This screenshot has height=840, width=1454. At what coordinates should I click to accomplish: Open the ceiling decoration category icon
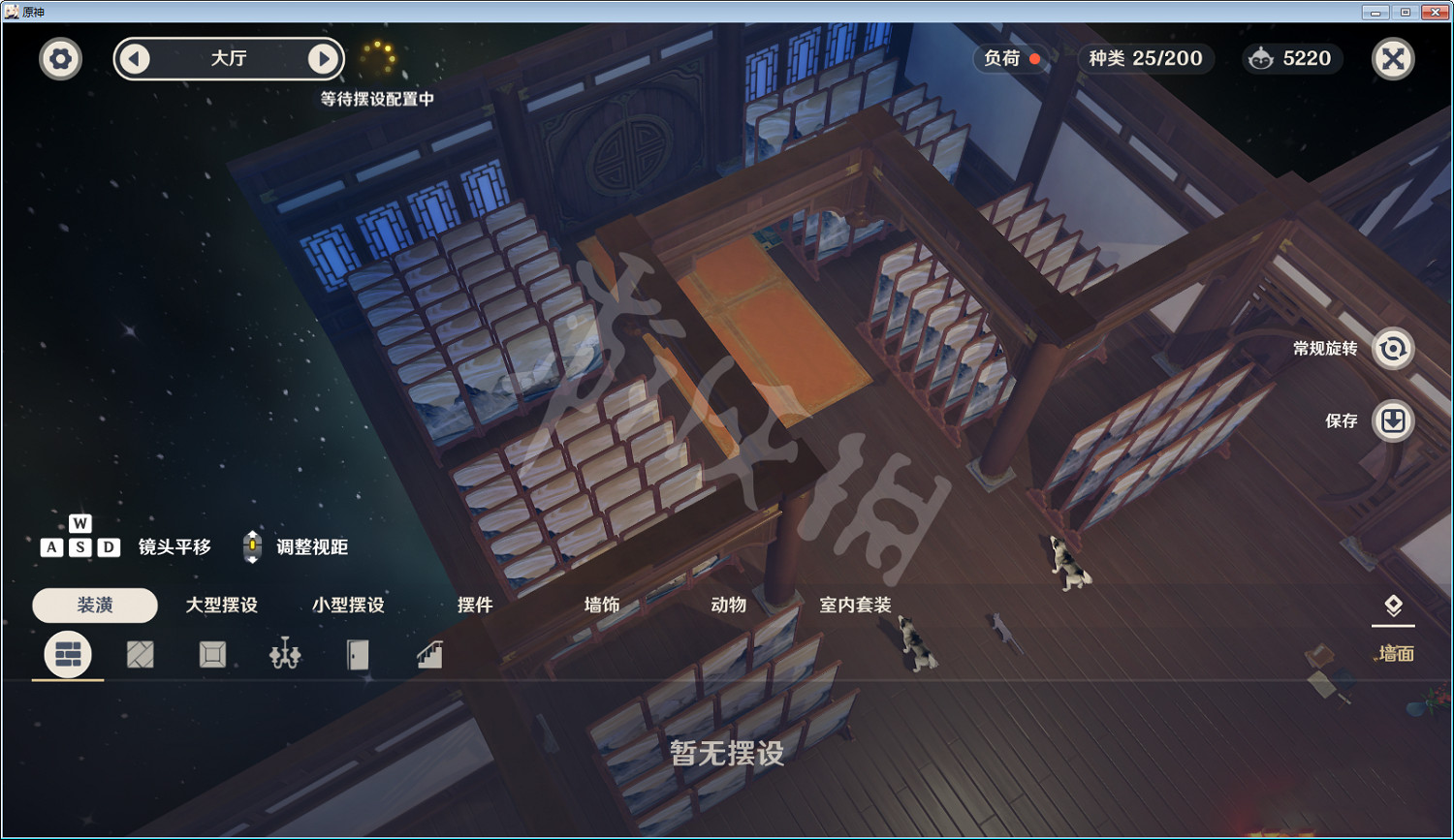(x=210, y=654)
